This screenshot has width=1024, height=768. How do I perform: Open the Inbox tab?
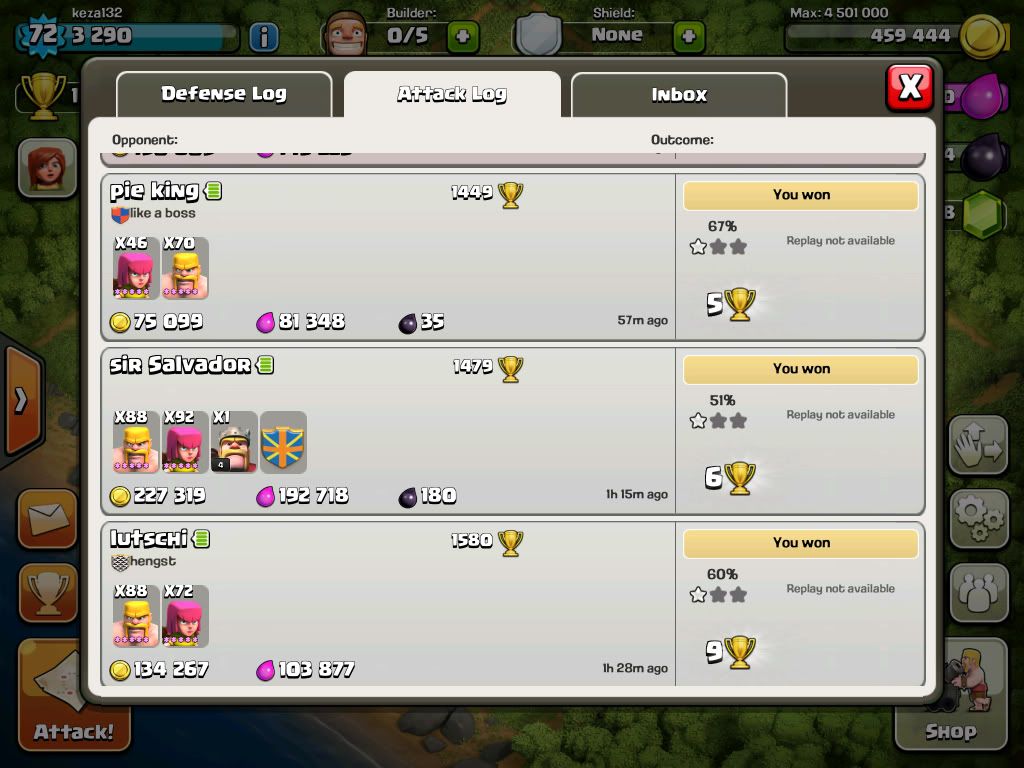679,95
